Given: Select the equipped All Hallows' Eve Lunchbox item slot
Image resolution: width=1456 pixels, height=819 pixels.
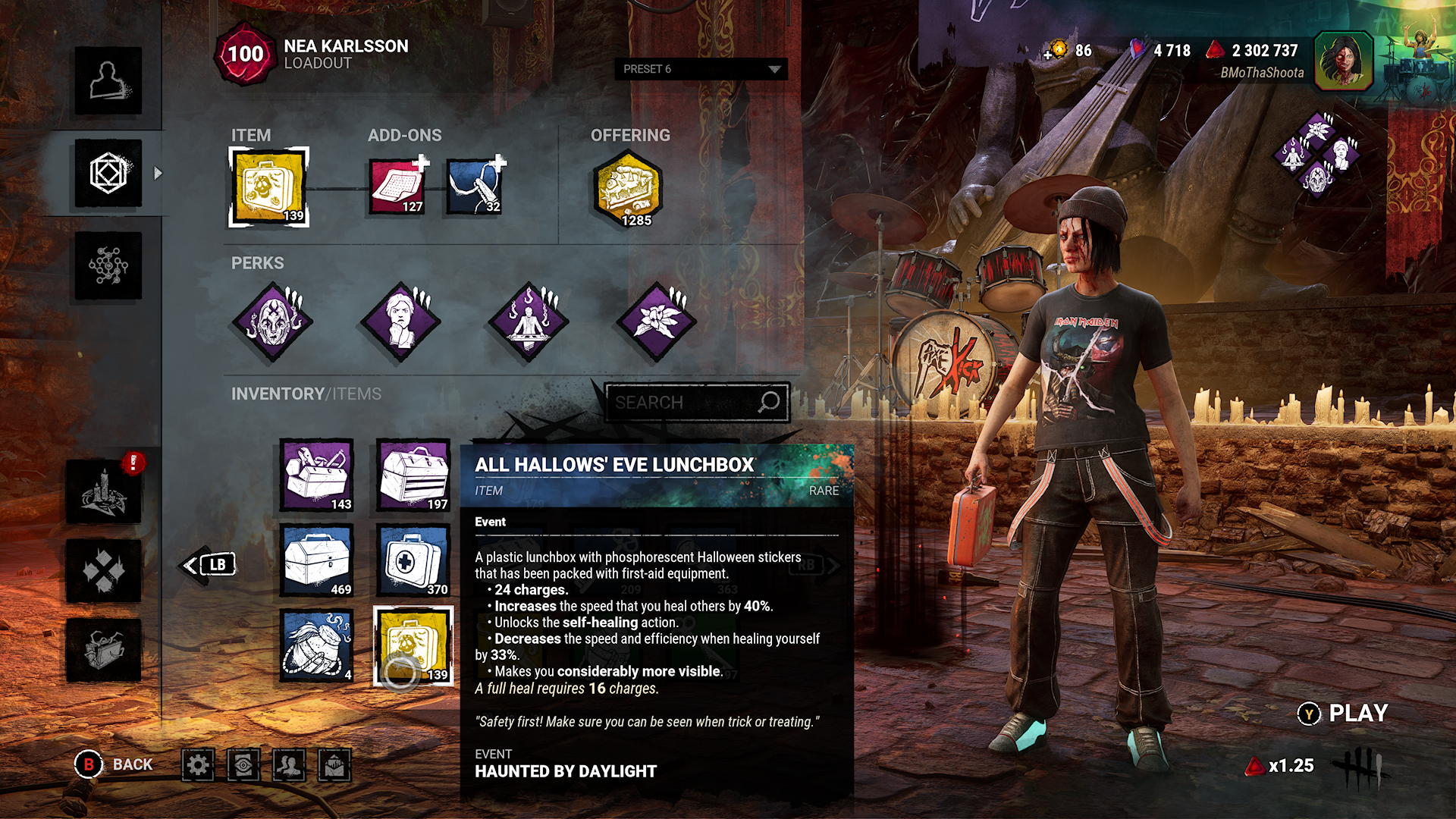Looking at the screenshot, I should click(x=269, y=187).
